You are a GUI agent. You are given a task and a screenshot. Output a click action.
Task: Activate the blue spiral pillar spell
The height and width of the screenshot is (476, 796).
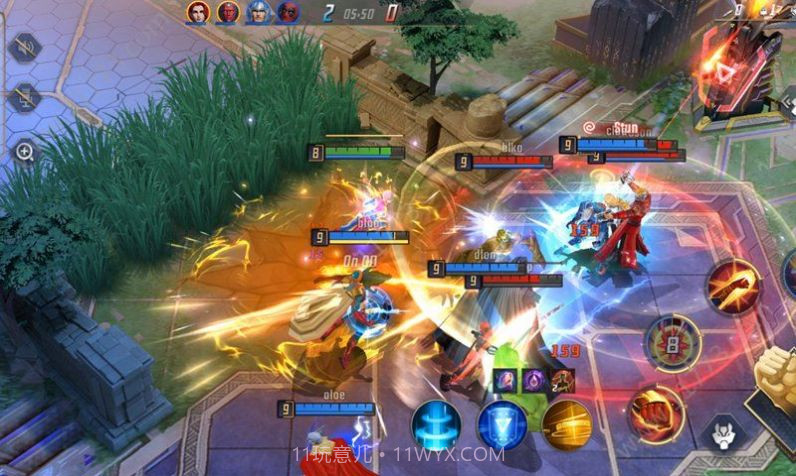436,424
